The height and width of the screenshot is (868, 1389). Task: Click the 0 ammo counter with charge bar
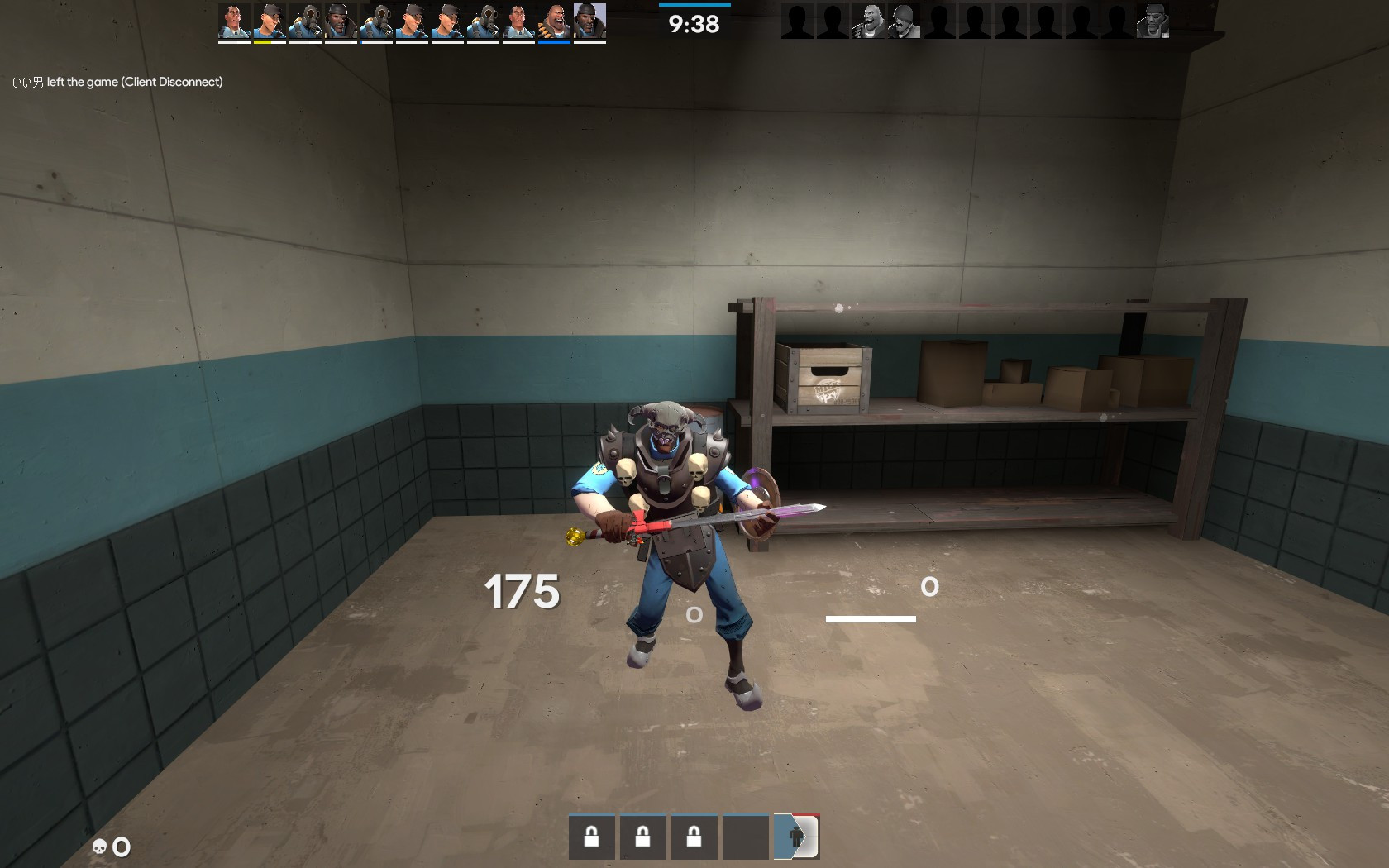coord(929,587)
